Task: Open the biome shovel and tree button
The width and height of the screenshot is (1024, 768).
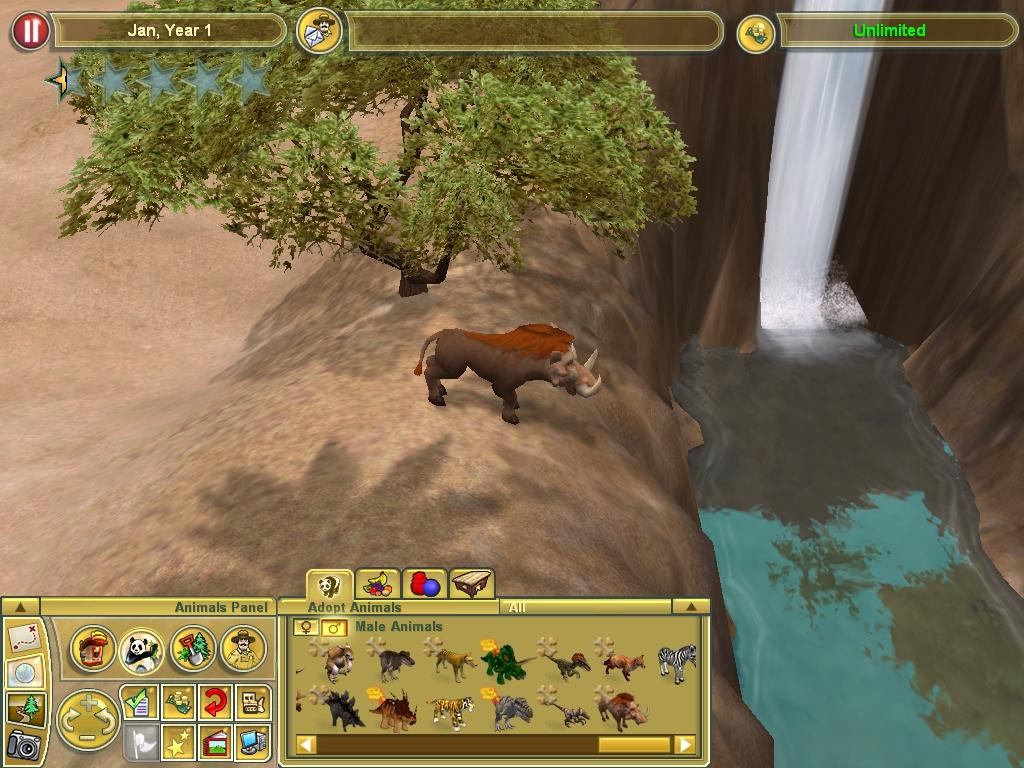Action: pyautogui.click(x=192, y=649)
